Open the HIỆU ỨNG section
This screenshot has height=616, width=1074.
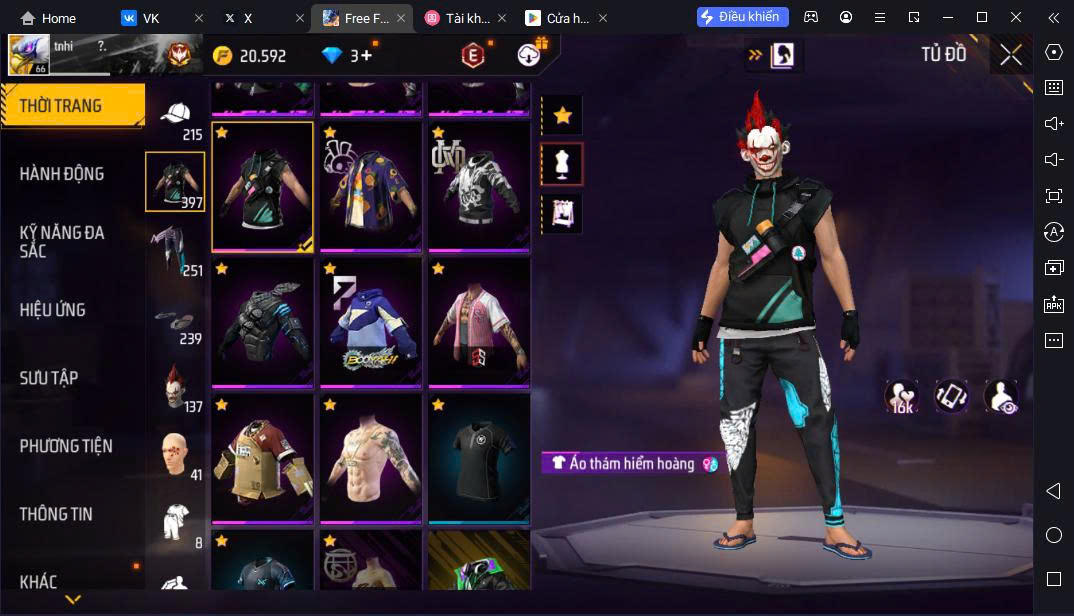click(53, 310)
